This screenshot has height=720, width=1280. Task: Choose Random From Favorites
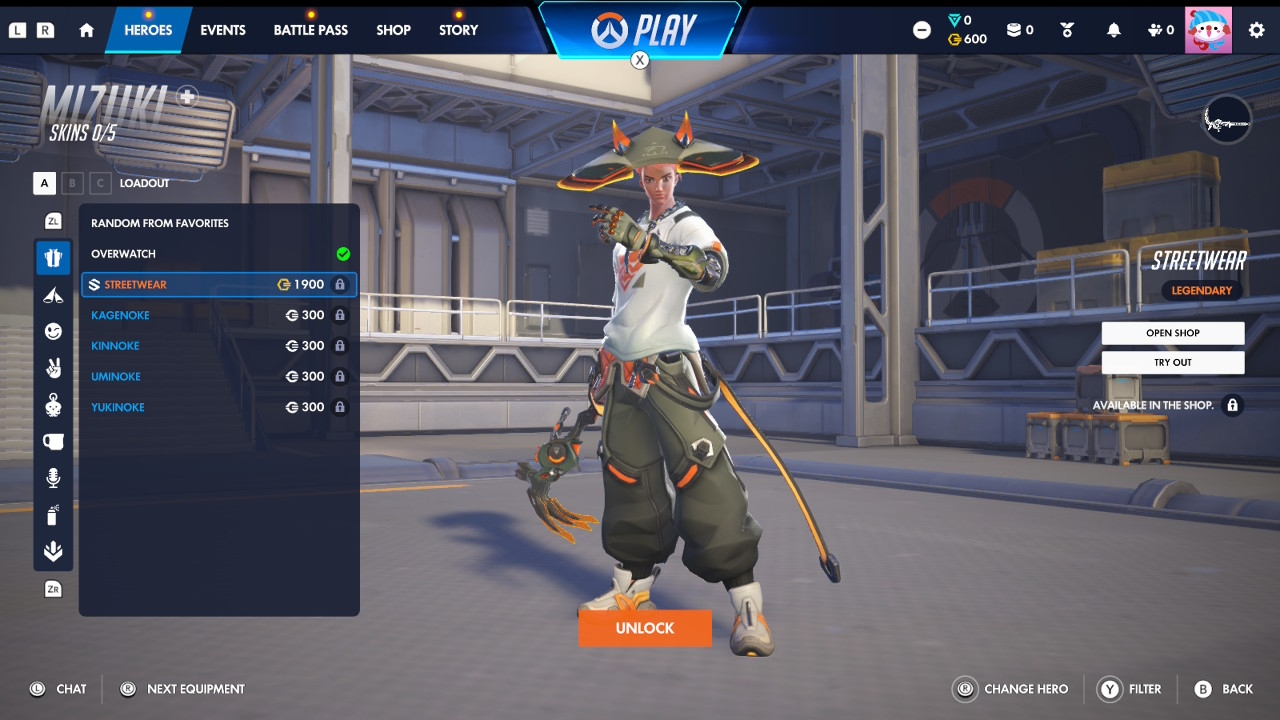(218, 223)
